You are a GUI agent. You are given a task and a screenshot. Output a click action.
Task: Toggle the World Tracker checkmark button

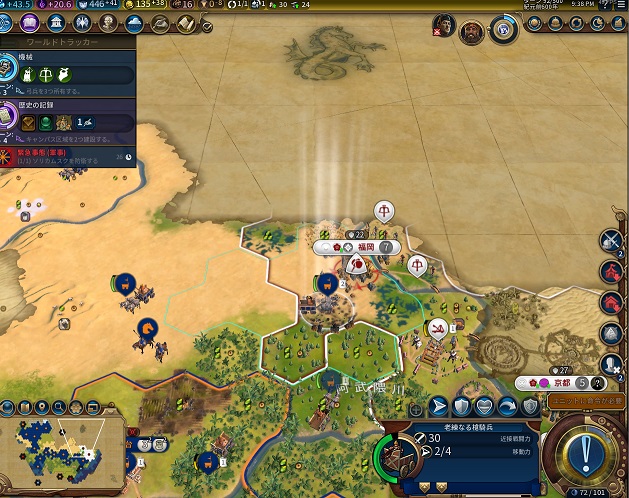[205, 24]
